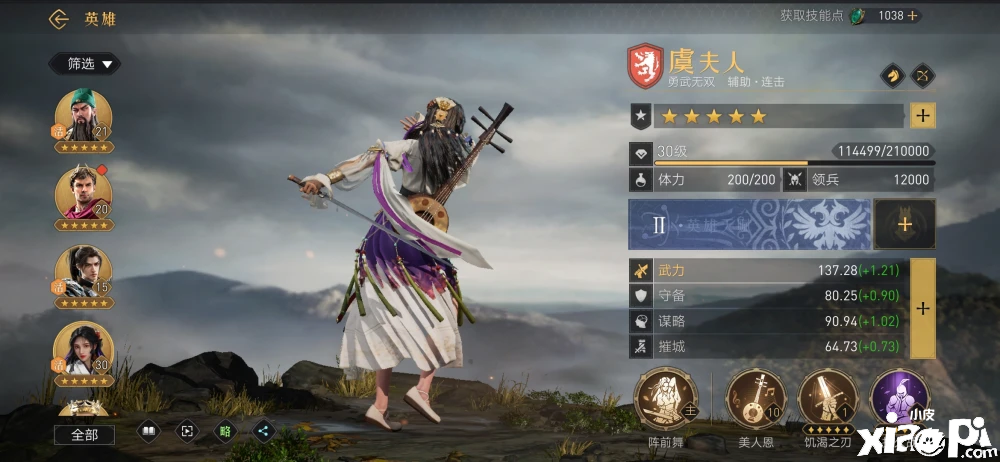Image resolution: width=1000 pixels, height=462 pixels.
Task: Play the hero showcase video icon
Action: [186, 432]
